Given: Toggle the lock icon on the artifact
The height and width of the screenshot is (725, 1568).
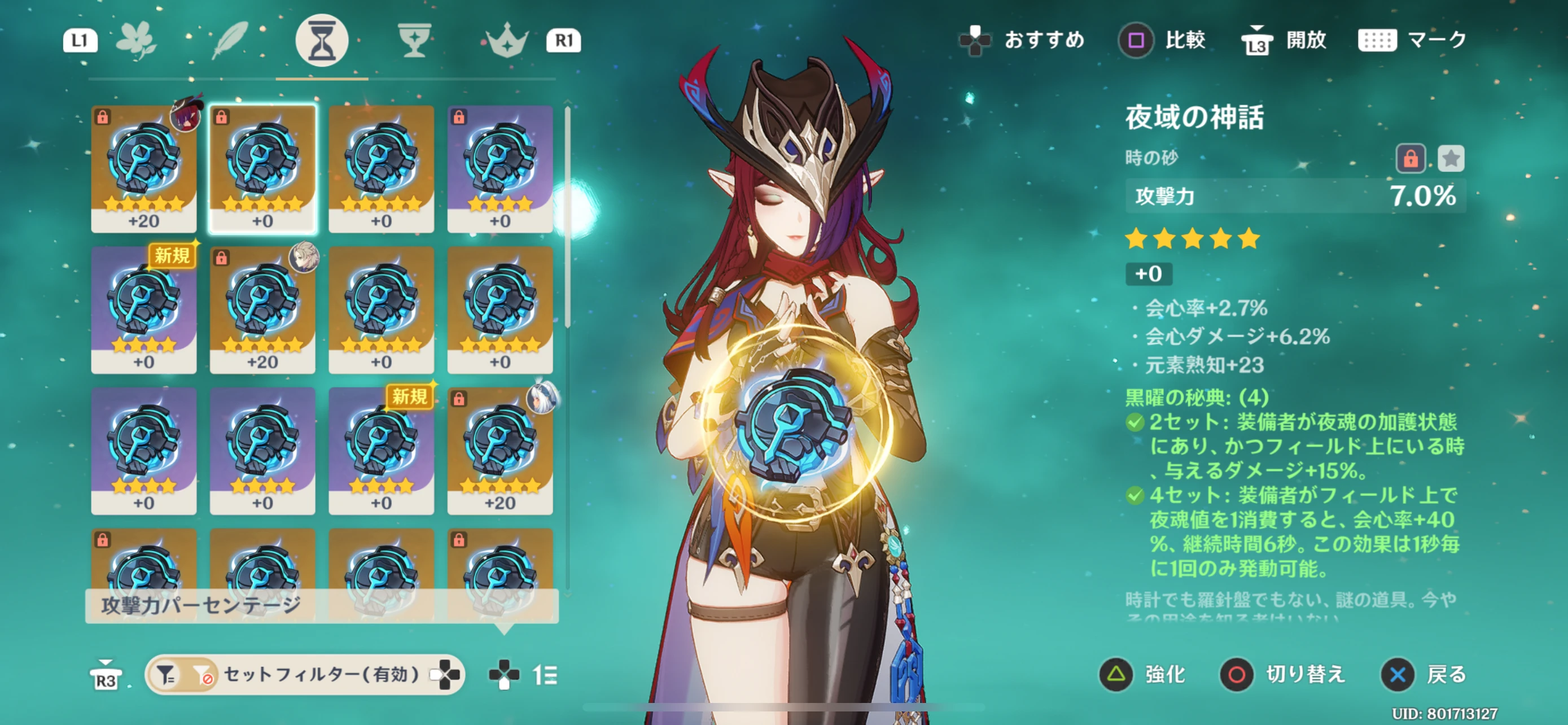Looking at the screenshot, I should tap(1411, 159).
